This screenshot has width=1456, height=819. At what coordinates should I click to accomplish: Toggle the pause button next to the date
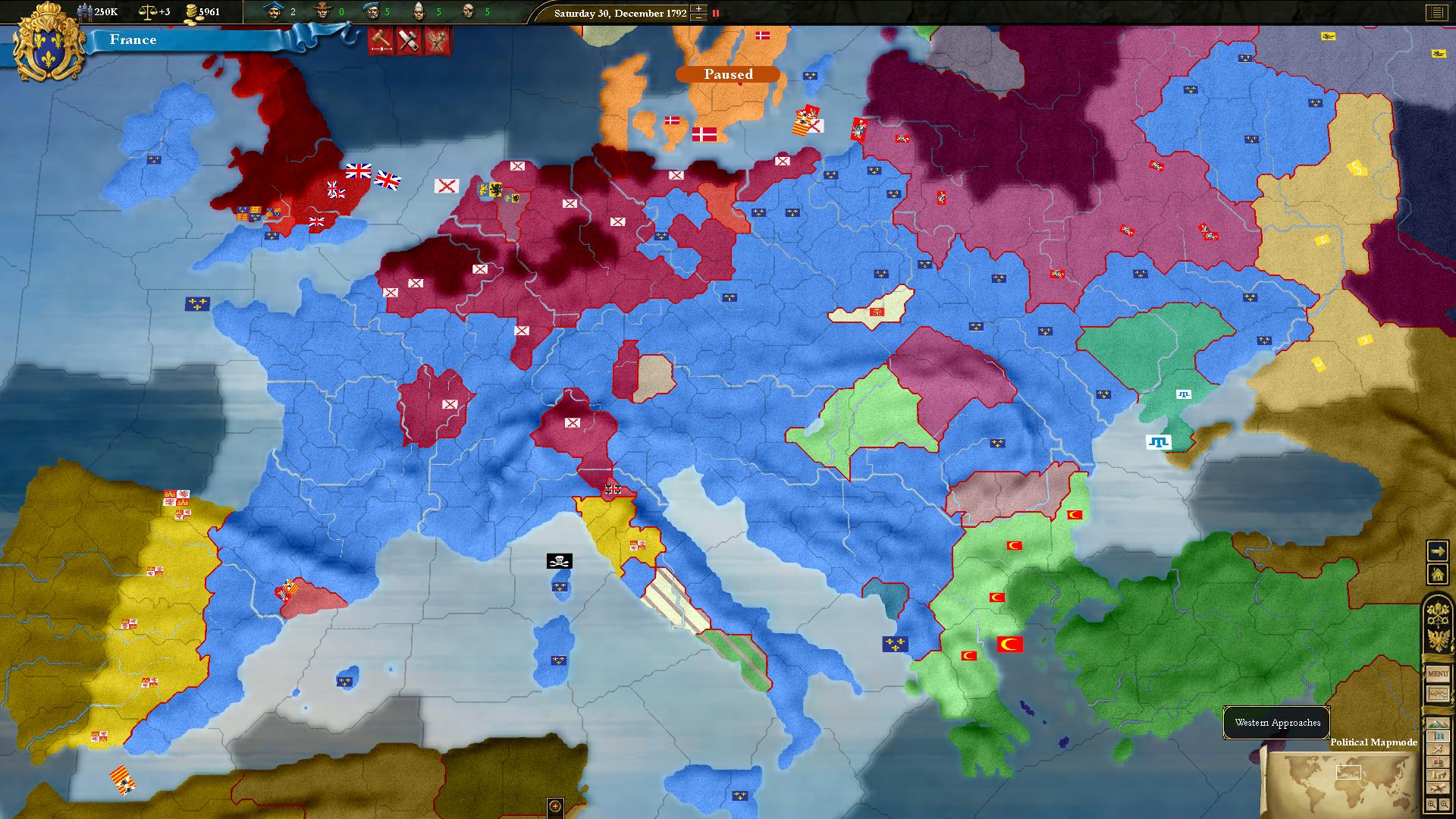pos(717,13)
